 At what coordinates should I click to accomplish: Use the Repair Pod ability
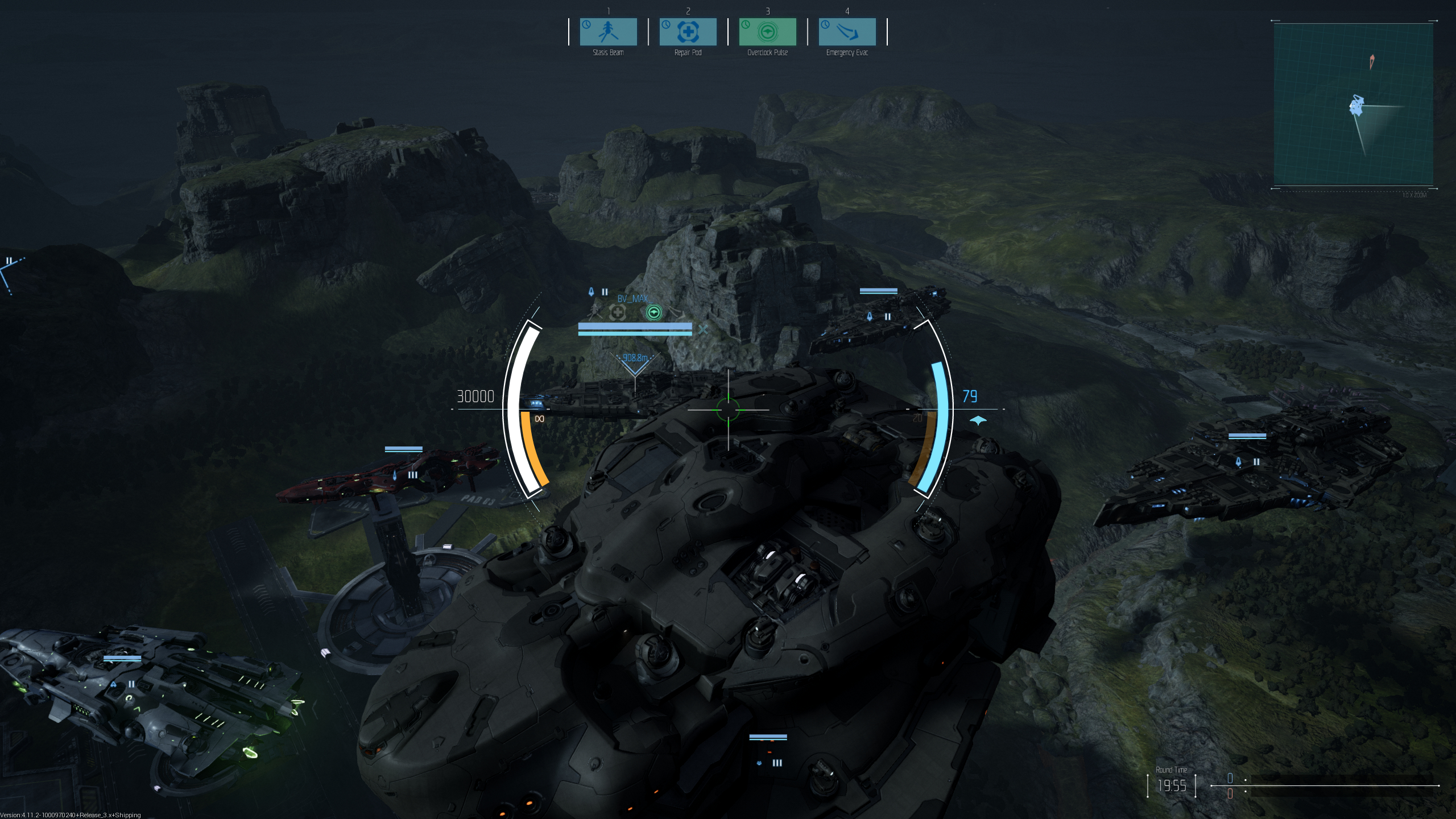point(688,32)
